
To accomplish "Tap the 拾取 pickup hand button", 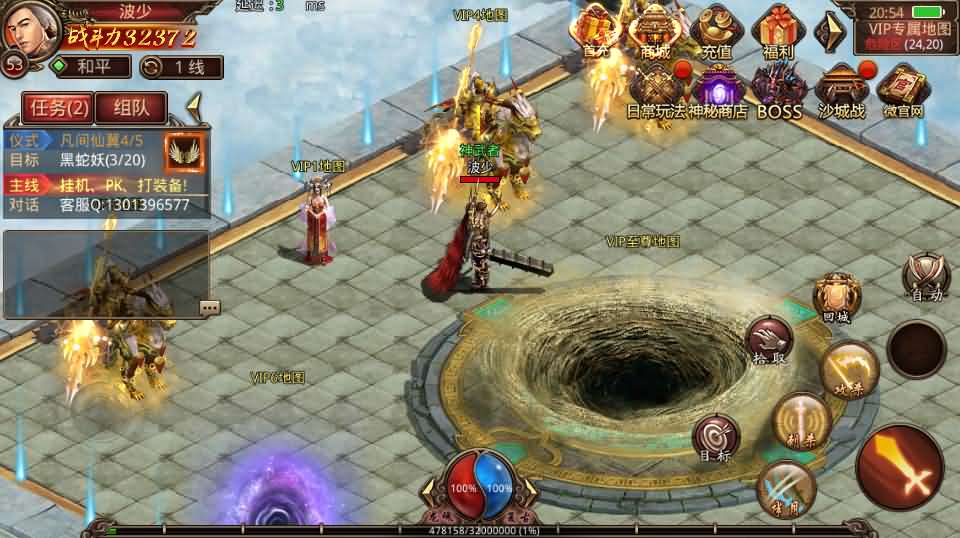I will (x=768, y=340).
